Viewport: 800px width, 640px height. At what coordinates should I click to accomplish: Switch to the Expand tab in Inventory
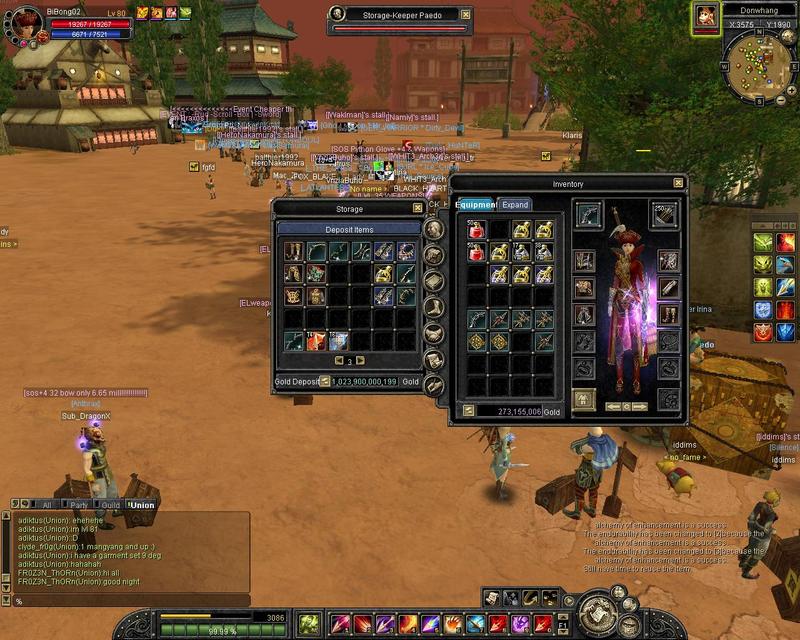coord(515,204)
